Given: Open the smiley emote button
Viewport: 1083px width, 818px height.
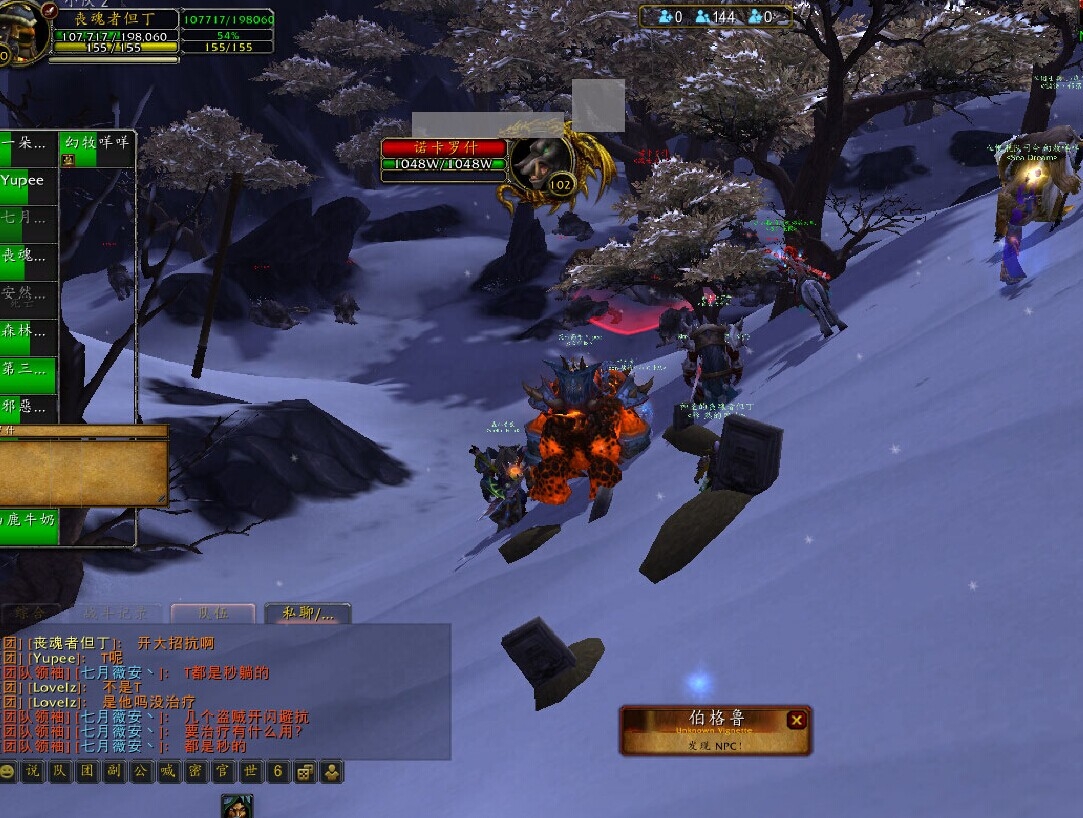Looking at the screenshot, I should point(8,772).
